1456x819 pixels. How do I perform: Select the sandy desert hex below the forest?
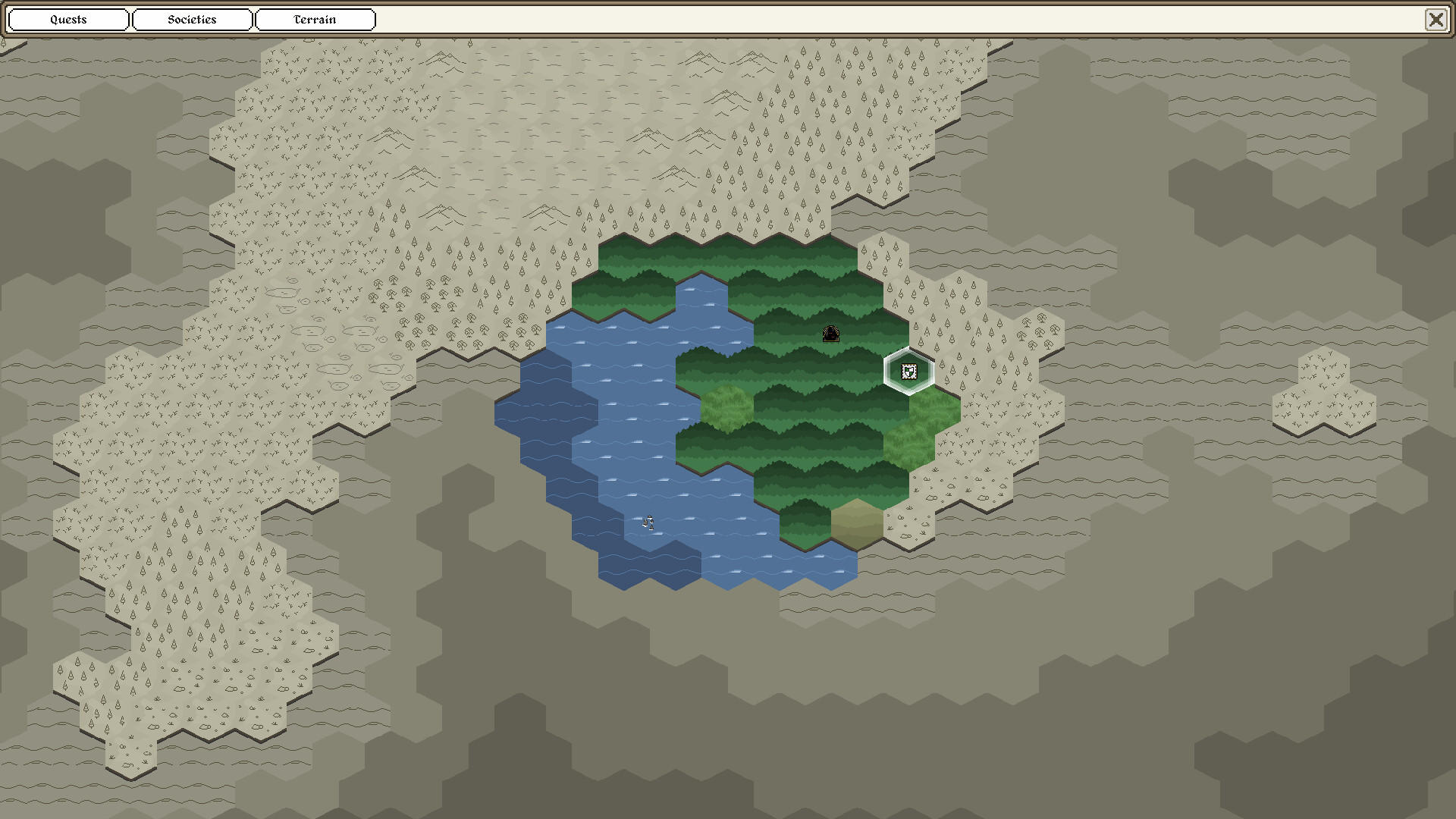click(x=857, y=523)
